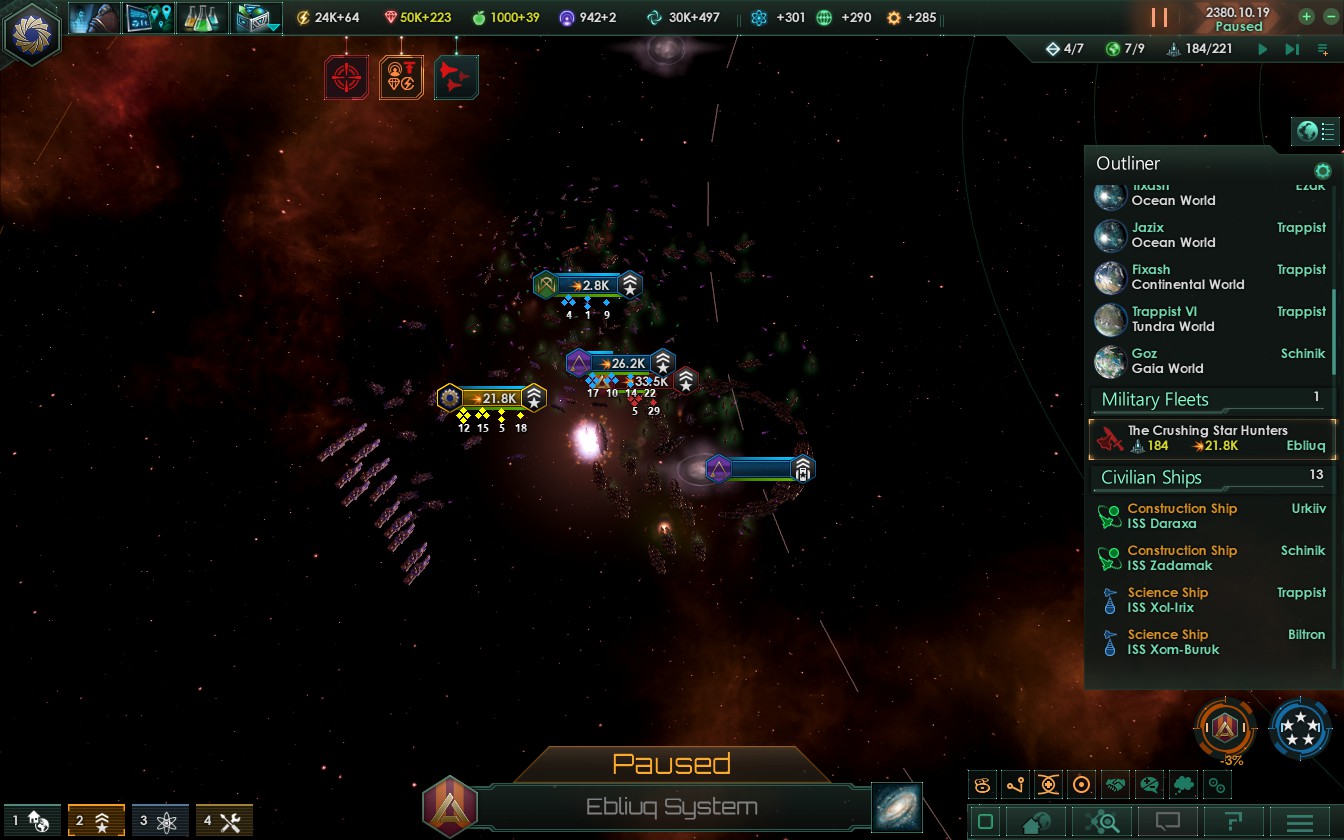Click the red crosshair alert notification
The height and width of the screenshot is (840, 1344).
(346, 77)
